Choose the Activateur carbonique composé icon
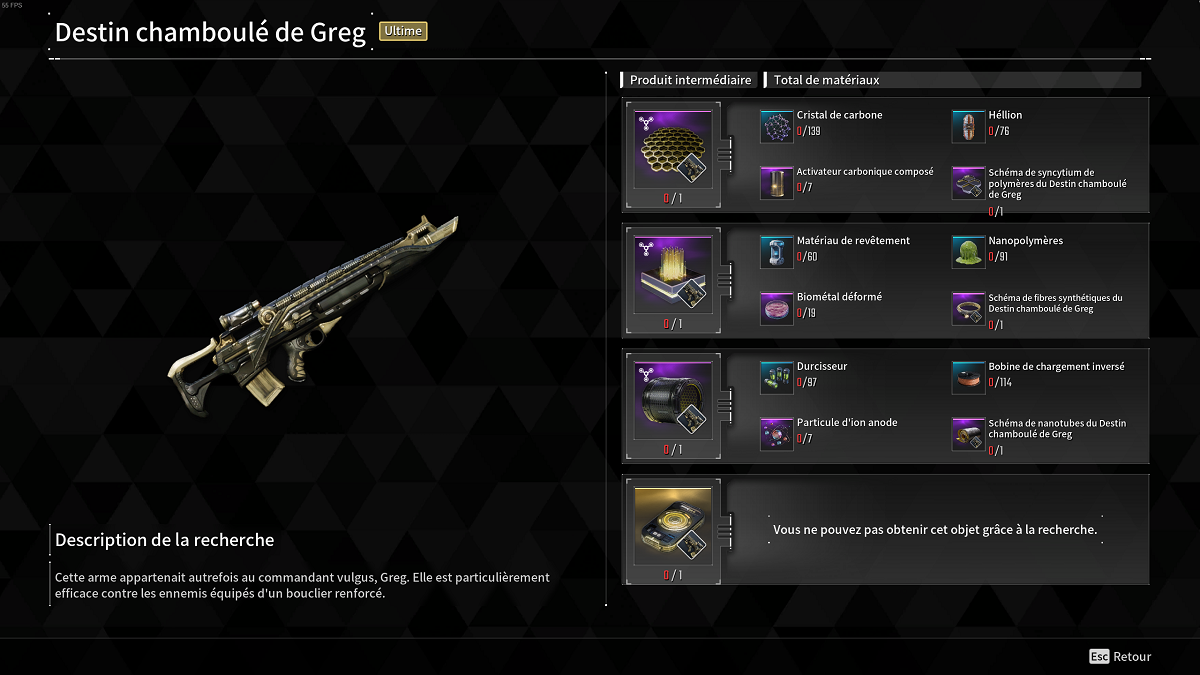This screenshot has width=1200, height=675. [777, 183]
